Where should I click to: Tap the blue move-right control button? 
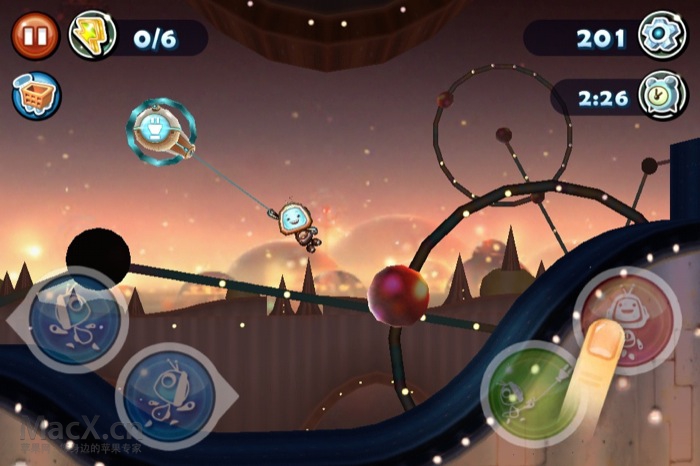pyautogui.click(x=165, y=395)
